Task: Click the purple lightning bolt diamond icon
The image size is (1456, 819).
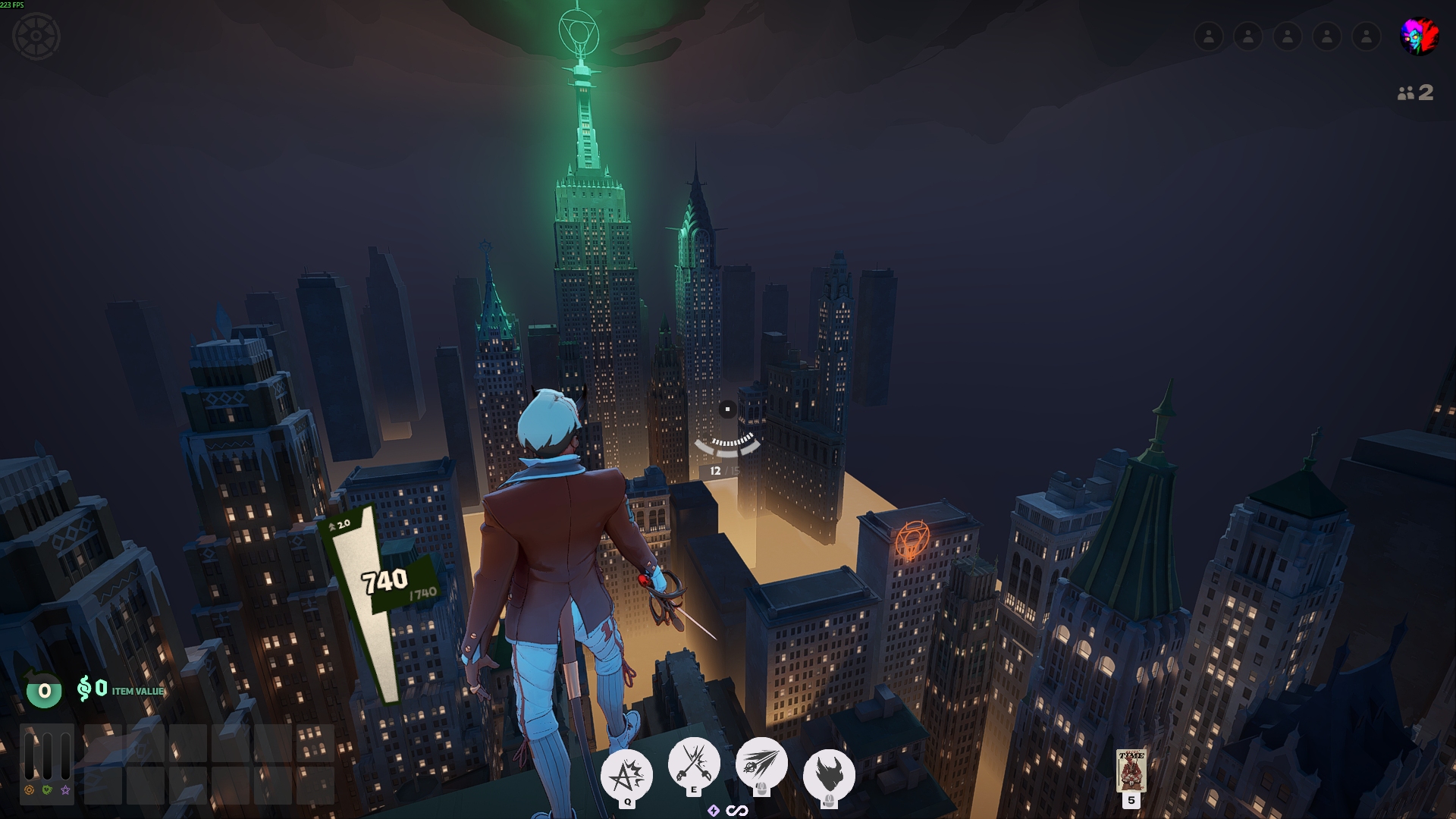Action: (714, 811)
